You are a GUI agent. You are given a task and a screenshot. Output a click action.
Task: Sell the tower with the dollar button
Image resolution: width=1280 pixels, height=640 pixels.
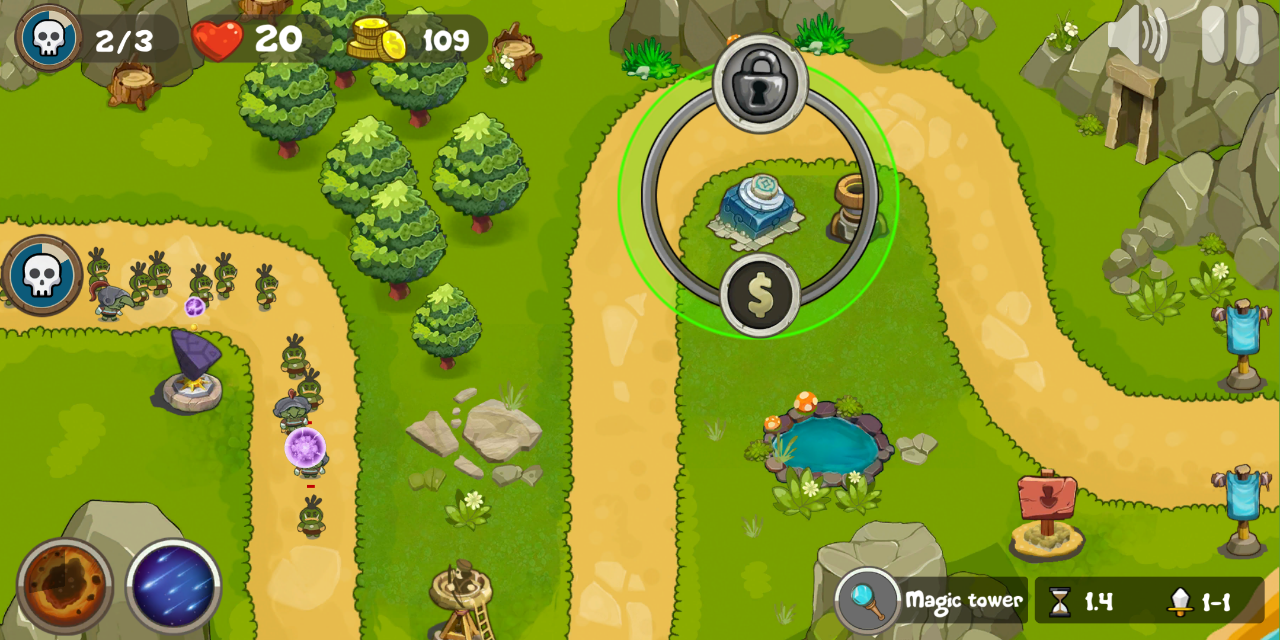[760, 295]
